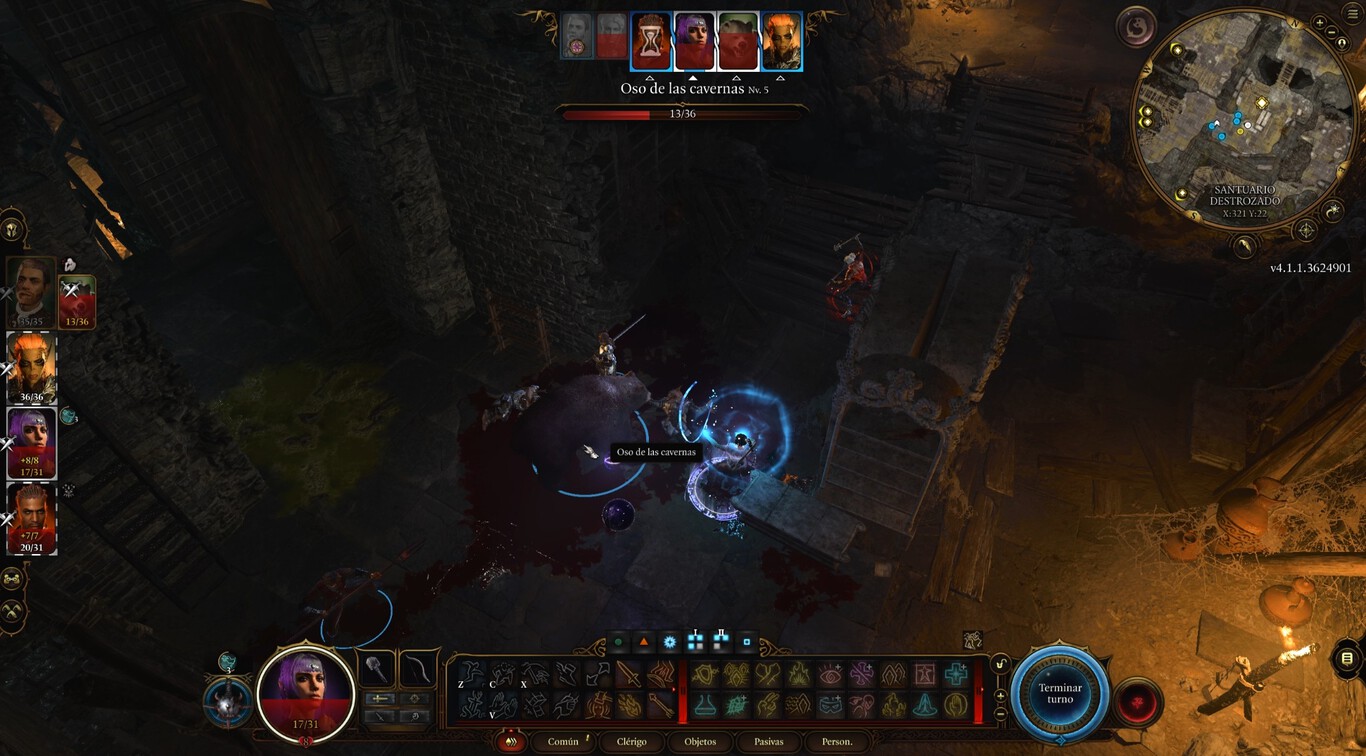Screen dimensions: 1366x756
Task: Open the flame-marked spells section beside Común
Action: (x=512, y=742)
